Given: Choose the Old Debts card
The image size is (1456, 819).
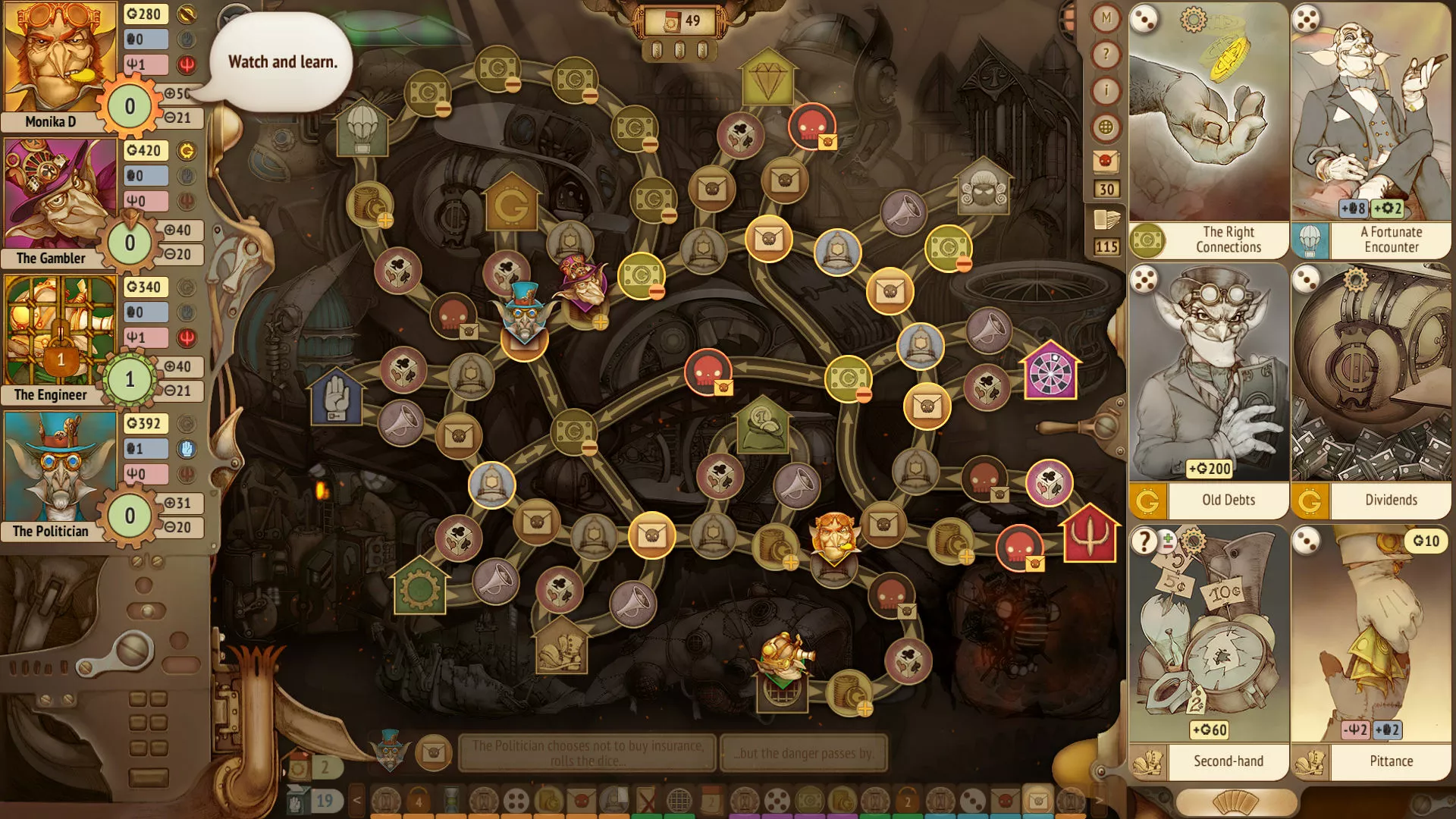Looking at the screenshot, I should coord(1208,391).
